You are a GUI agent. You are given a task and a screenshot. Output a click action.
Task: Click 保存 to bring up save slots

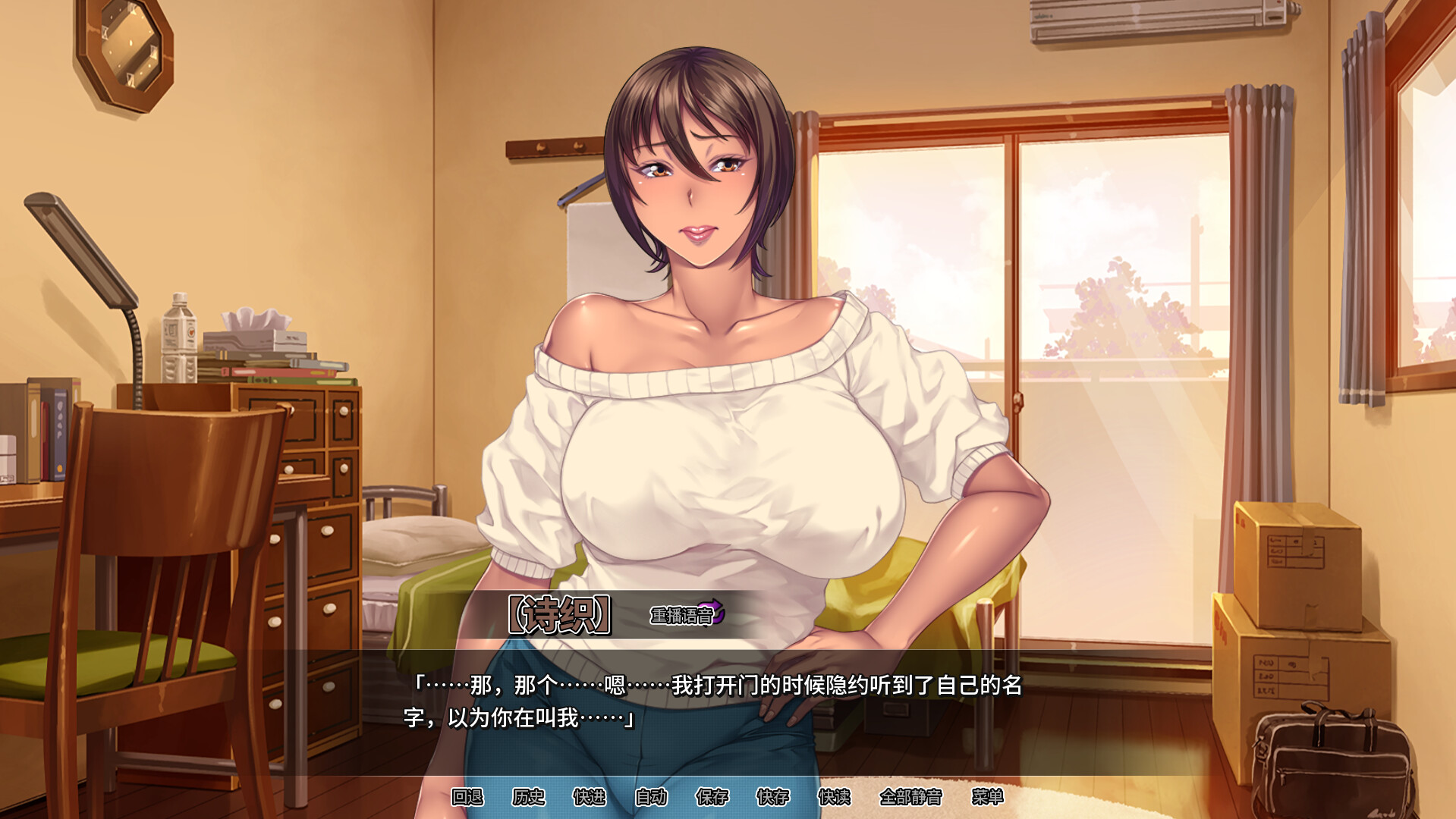[713, 799]
